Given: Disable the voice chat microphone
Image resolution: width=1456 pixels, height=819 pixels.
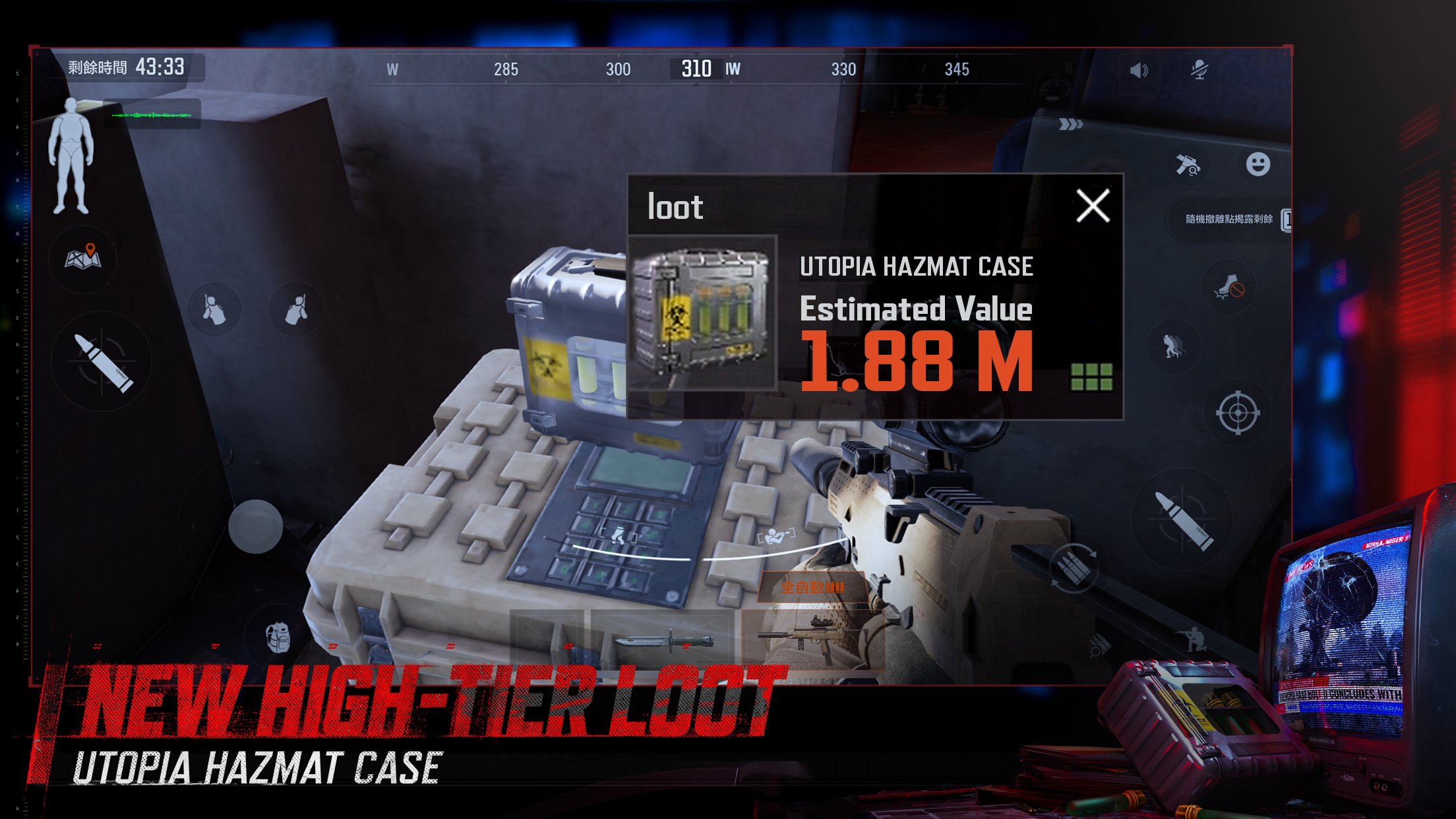Looking at the screenshot, I should (1199, 70).
